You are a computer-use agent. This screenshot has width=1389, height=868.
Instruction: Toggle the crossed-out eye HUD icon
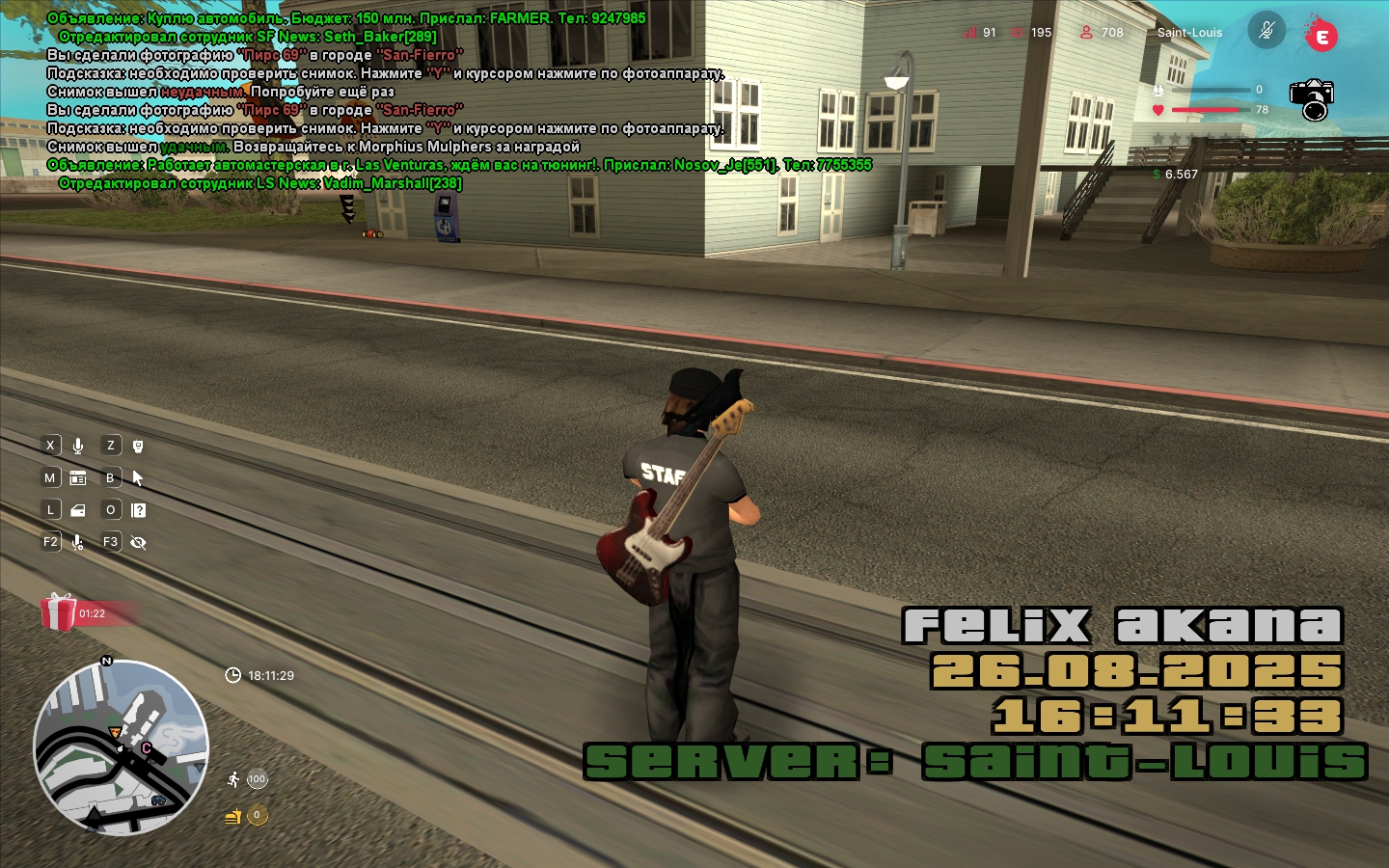(x=138, y=543)
